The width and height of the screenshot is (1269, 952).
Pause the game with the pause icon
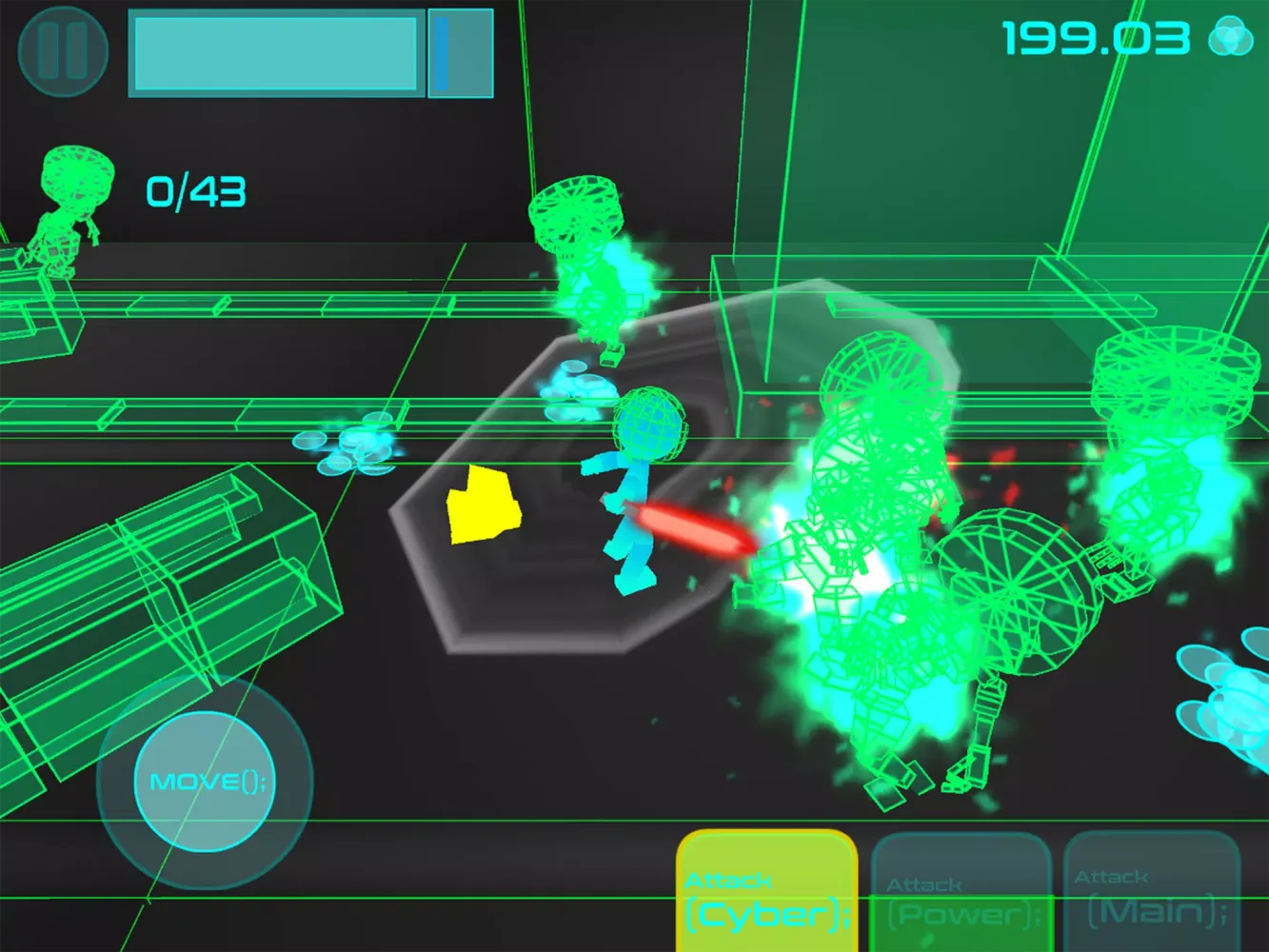(x=61, y=51)
